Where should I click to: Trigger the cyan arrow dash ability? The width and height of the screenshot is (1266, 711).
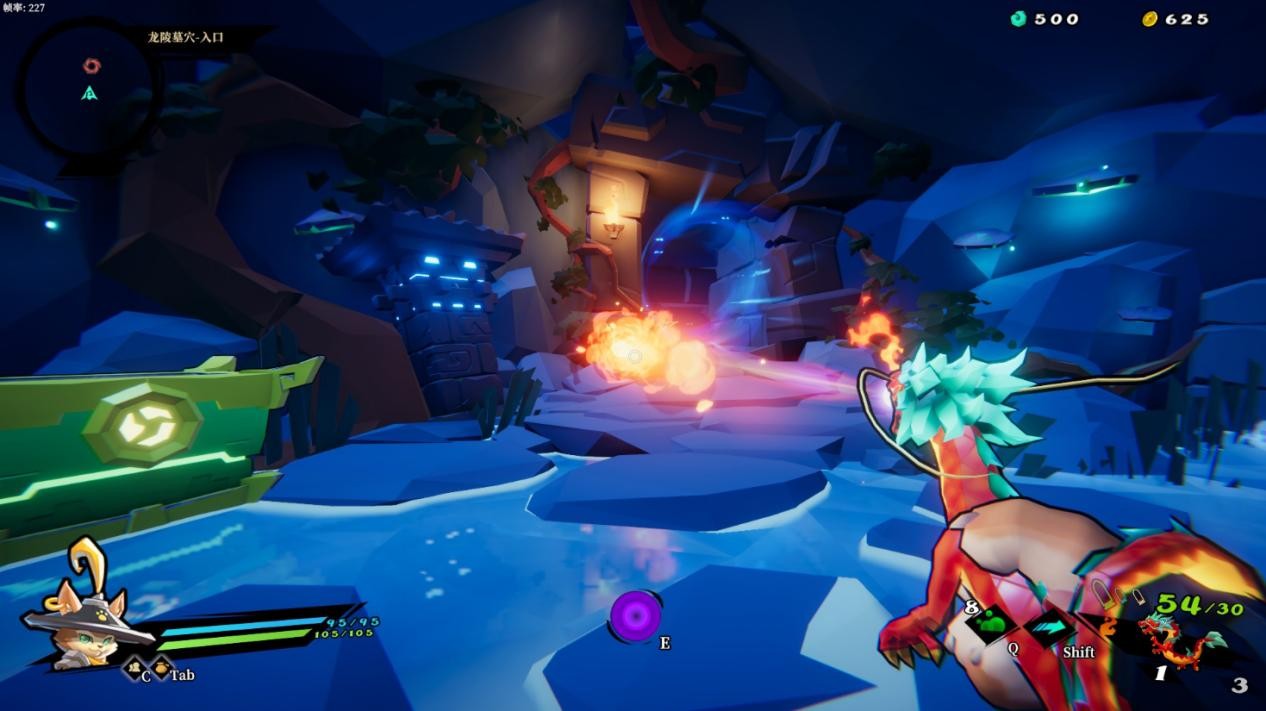pos(1048,627)
